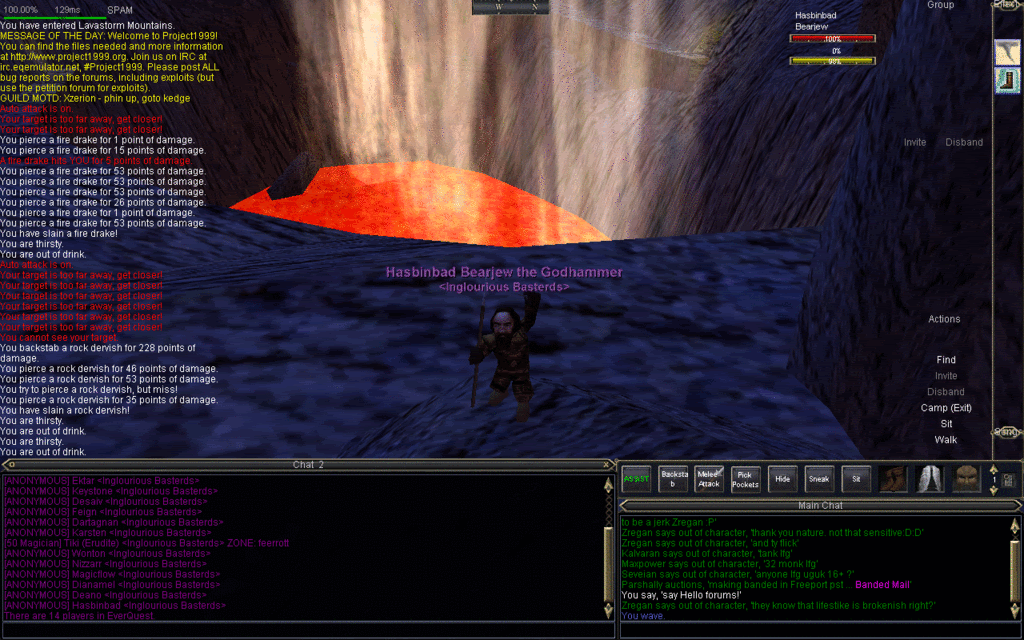Activate the Sneak skill button

pyautogui.click(x=818, y=479)
